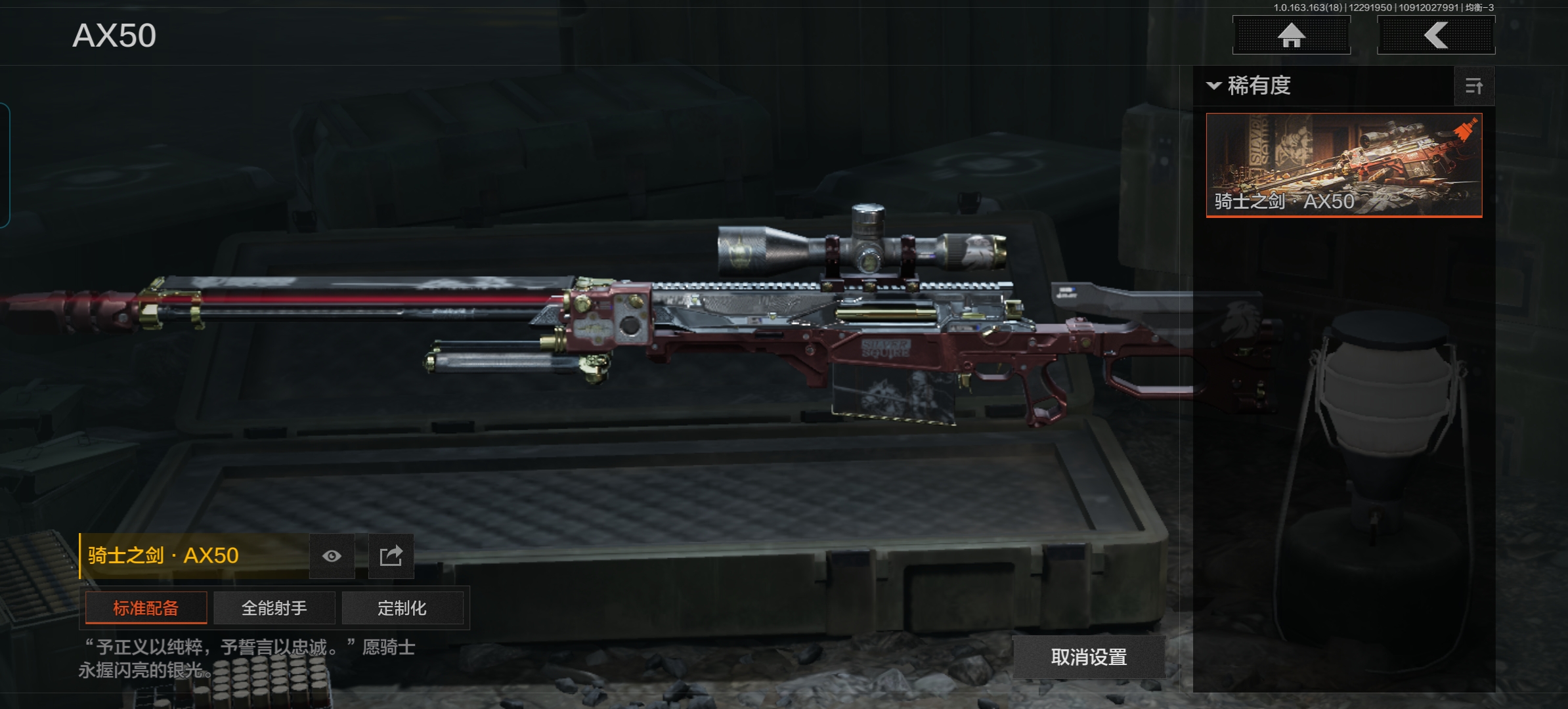Click the 取消设置 button

pyautogui.click(x=1089, y=656)
